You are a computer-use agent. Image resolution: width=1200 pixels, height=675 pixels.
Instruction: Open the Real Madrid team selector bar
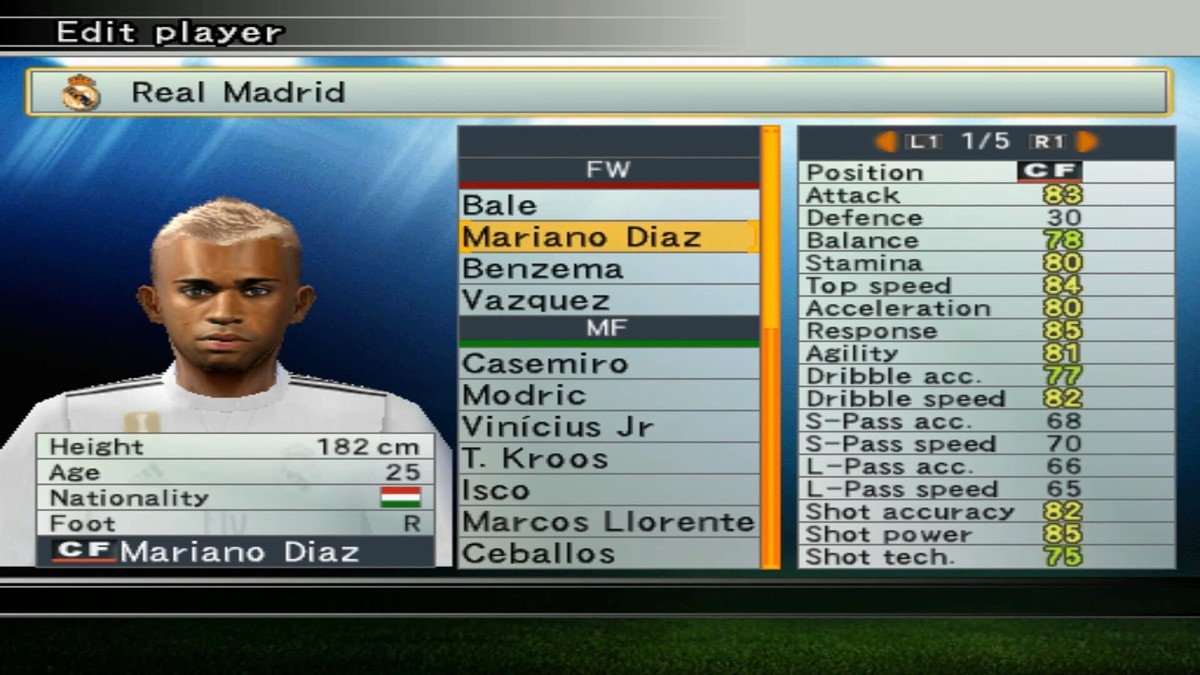(x=598, y=93)
